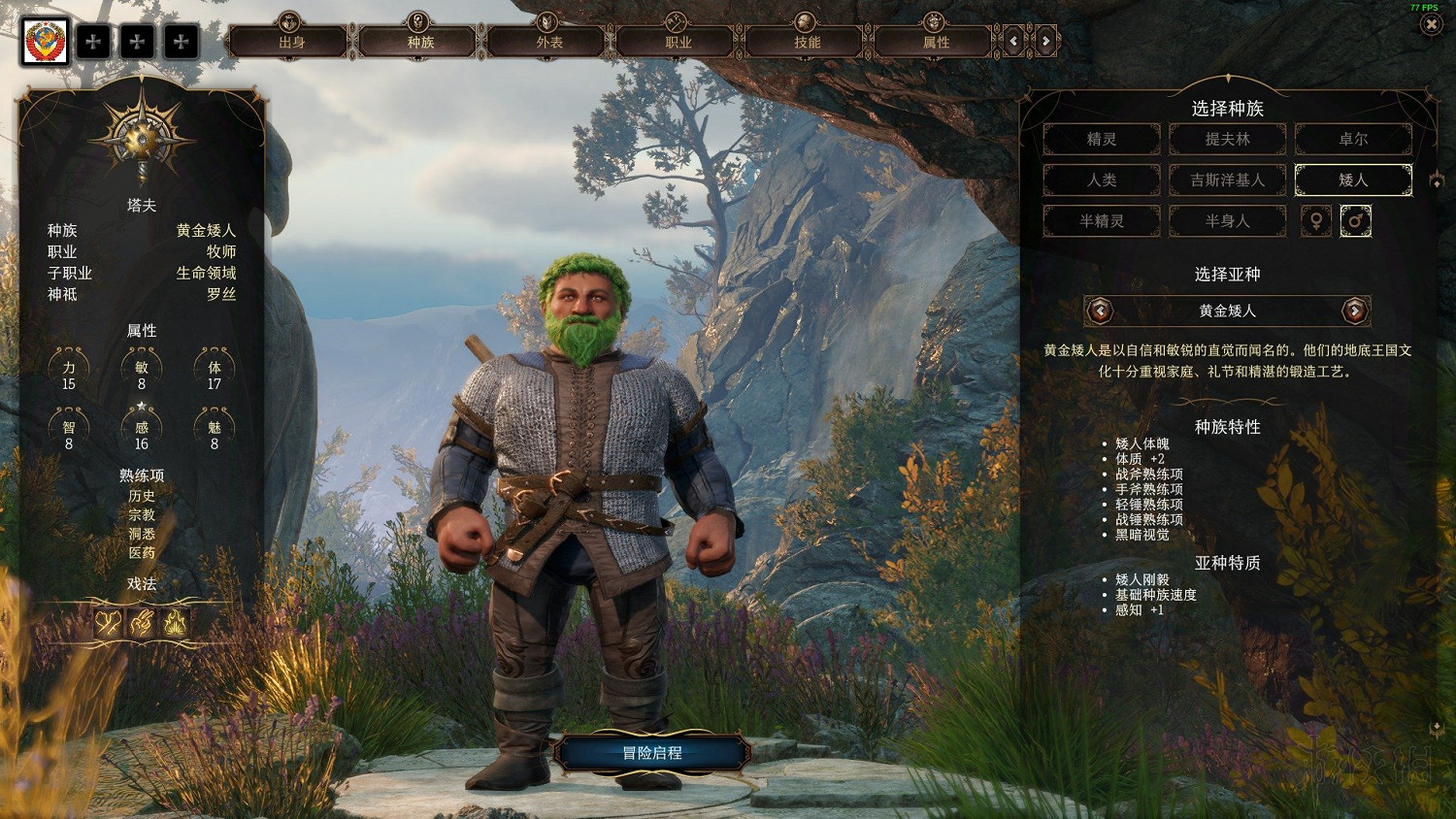Close the character creation screen

[x=1432, y=24]
